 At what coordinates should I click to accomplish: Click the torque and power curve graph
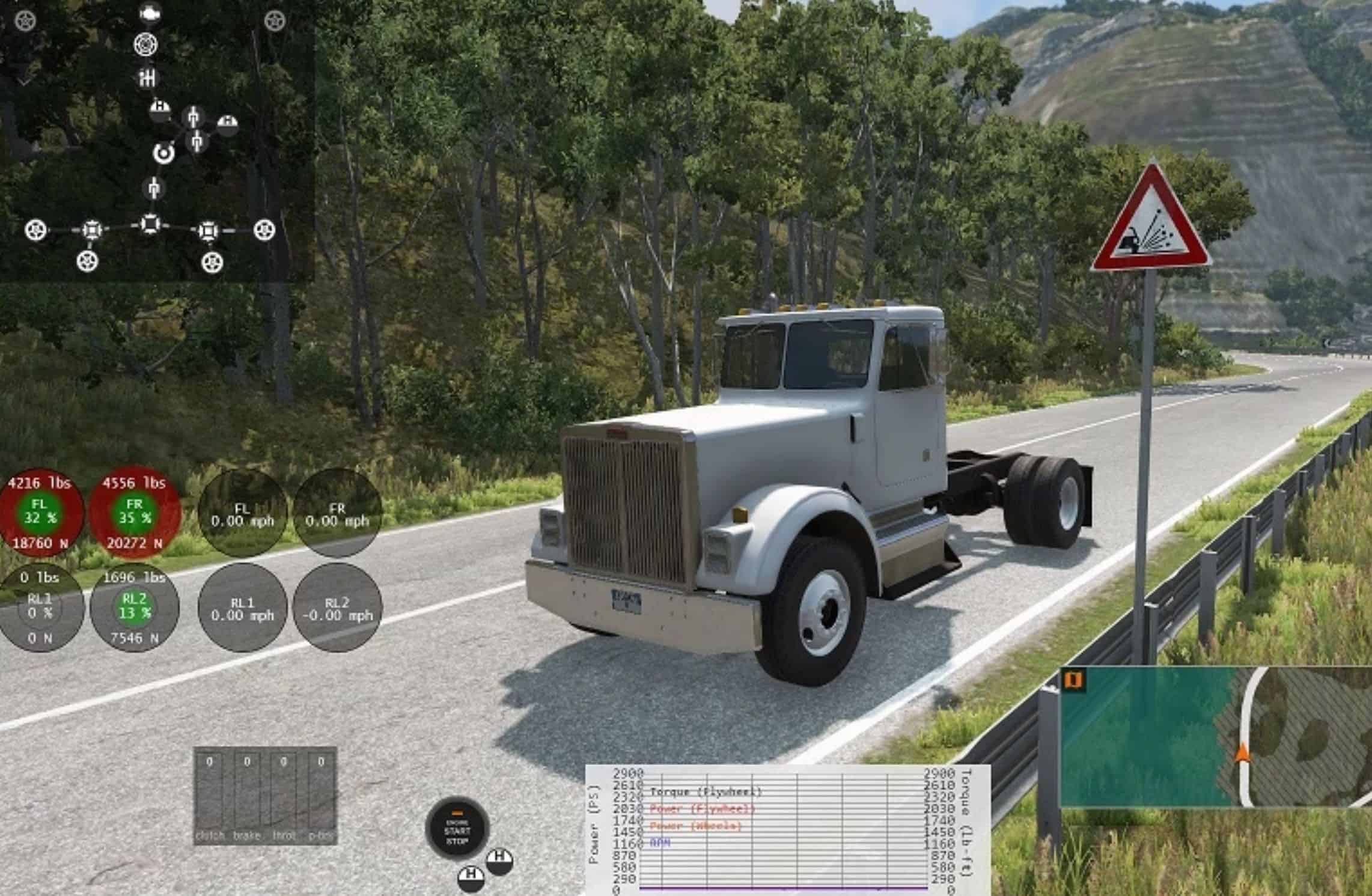click(786, 829)
